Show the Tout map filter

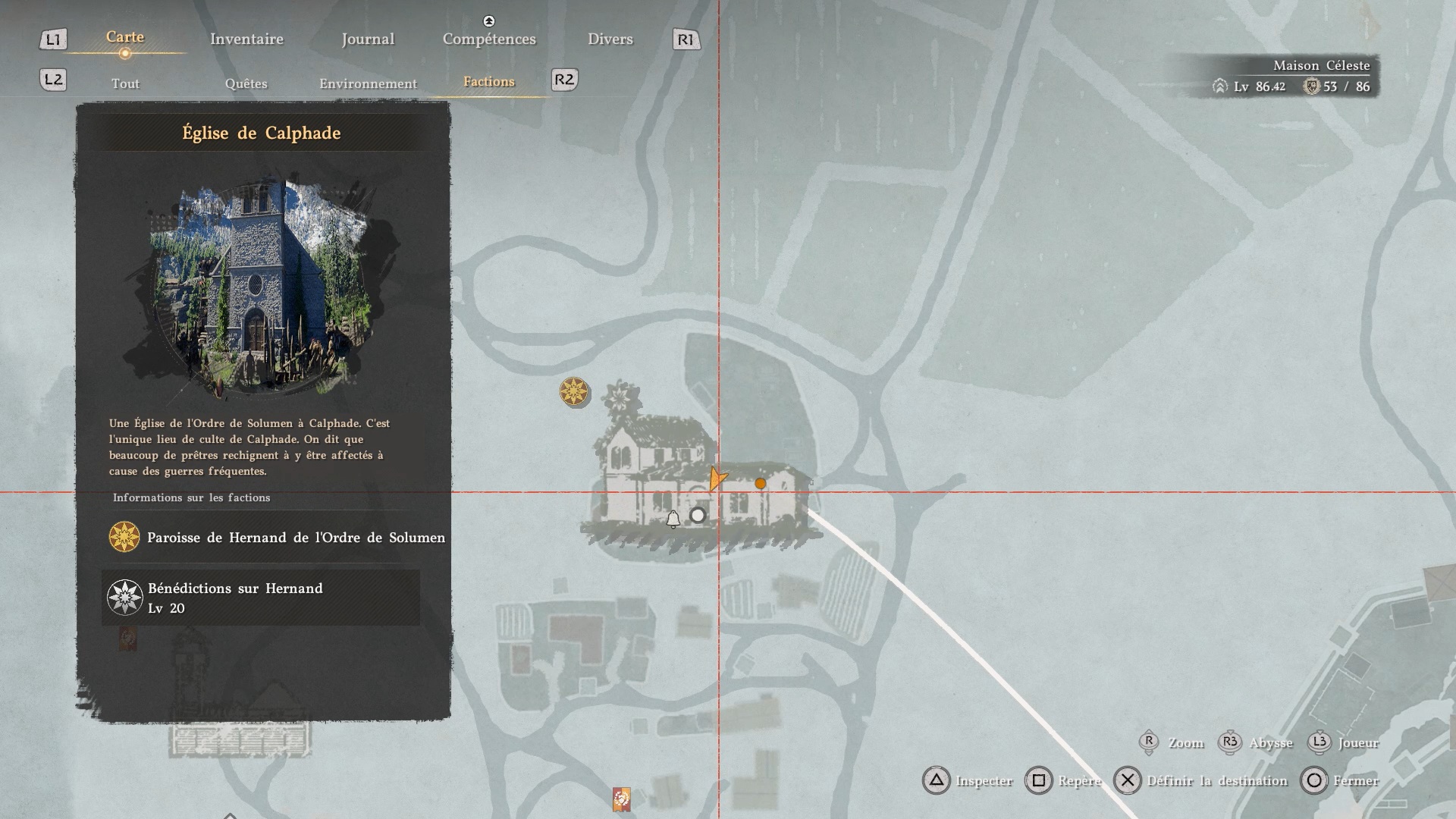point(126,83)
